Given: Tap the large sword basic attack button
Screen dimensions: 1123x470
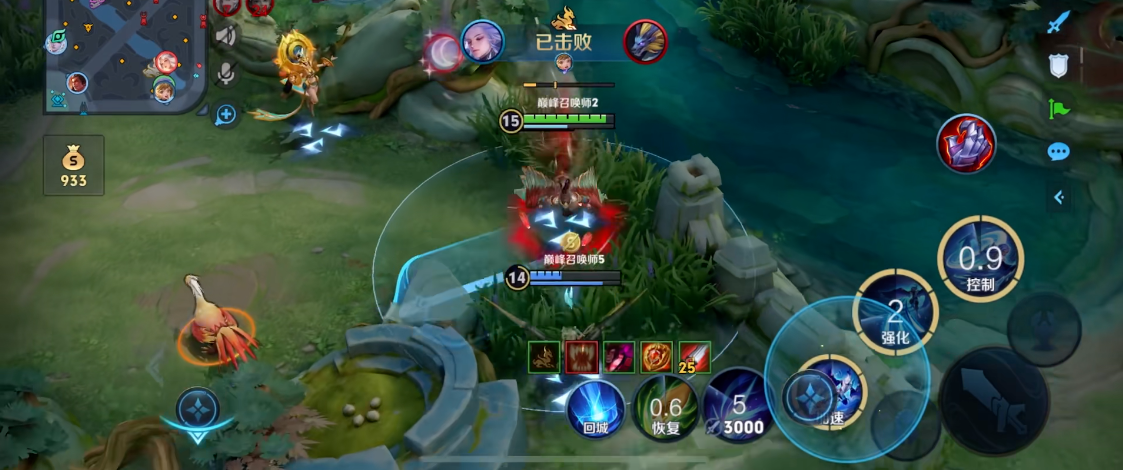Looking at the screenshot, I should 994,402.
